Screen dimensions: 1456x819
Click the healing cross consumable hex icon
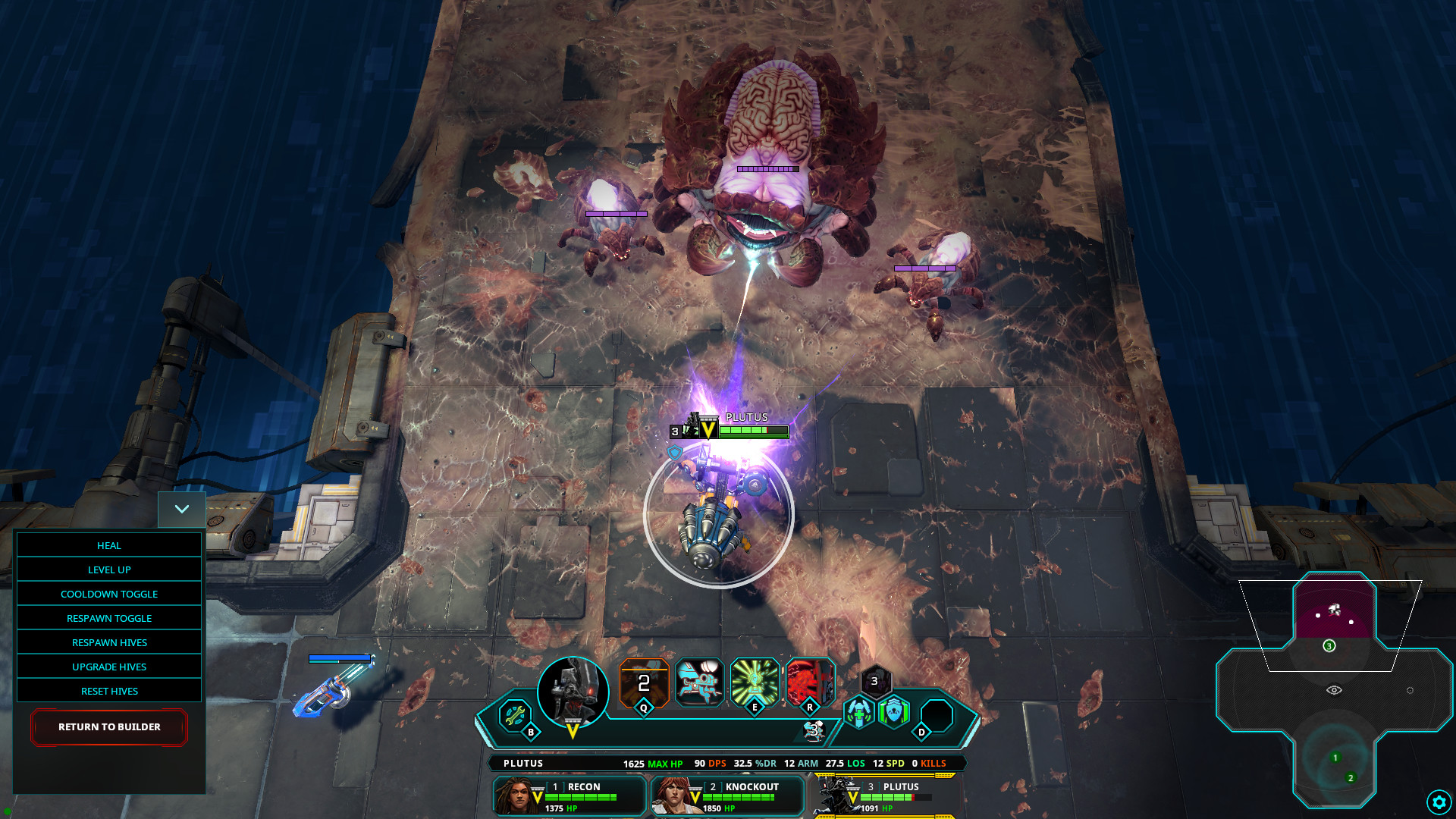coord(858,711)
